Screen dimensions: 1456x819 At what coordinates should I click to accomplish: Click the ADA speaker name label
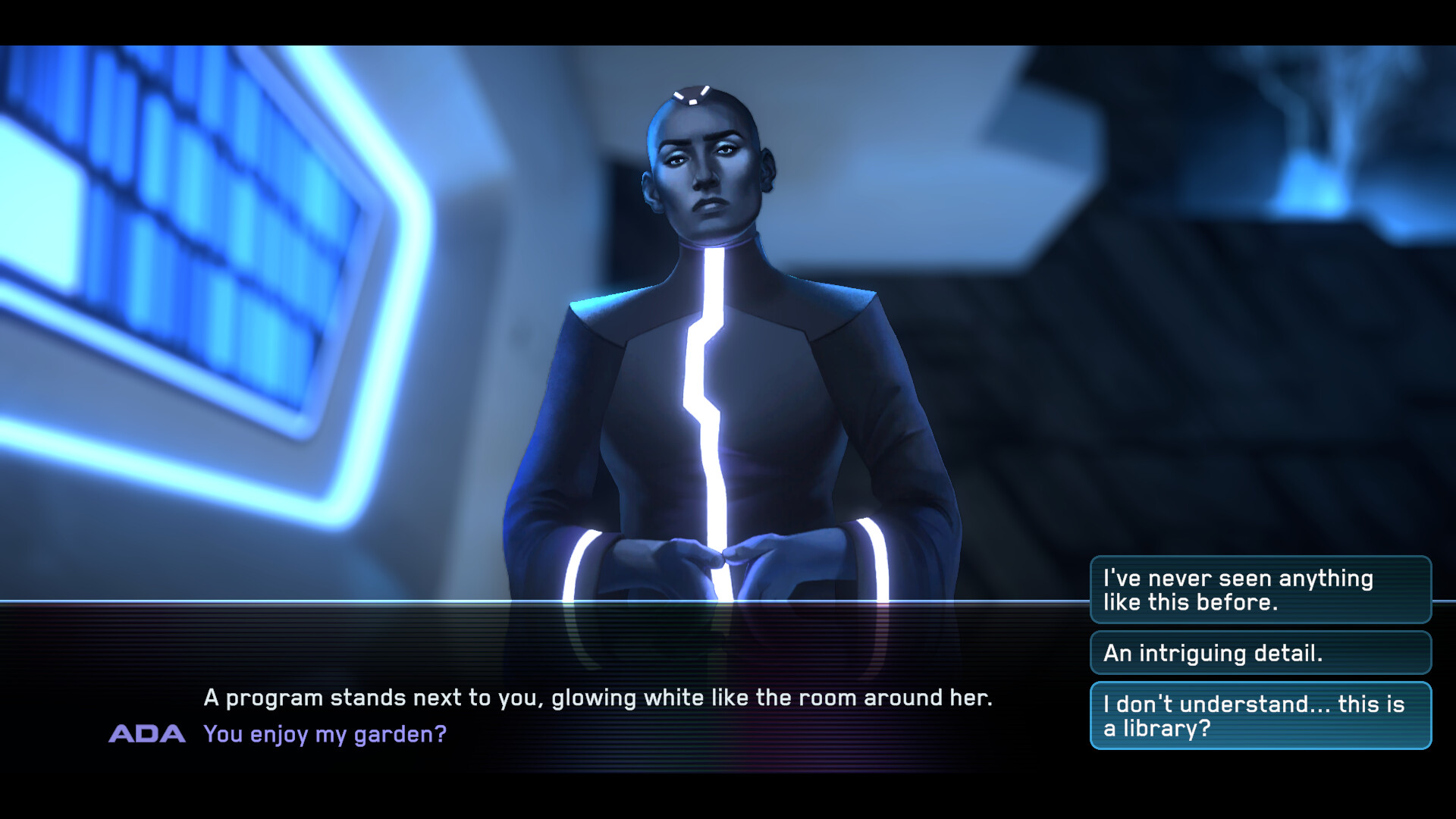(x=149, y=733)
